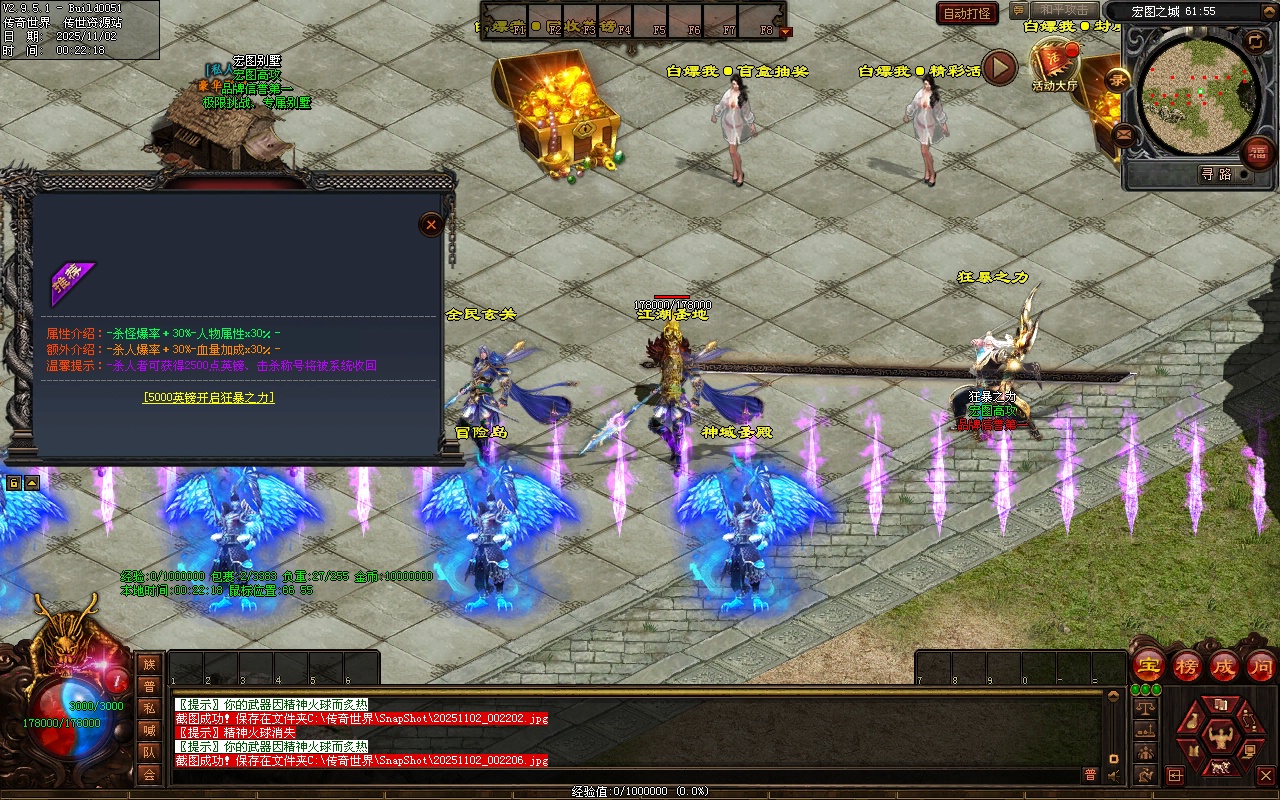Toggle the 自动打怪 auto-fight button

(967, 13)
